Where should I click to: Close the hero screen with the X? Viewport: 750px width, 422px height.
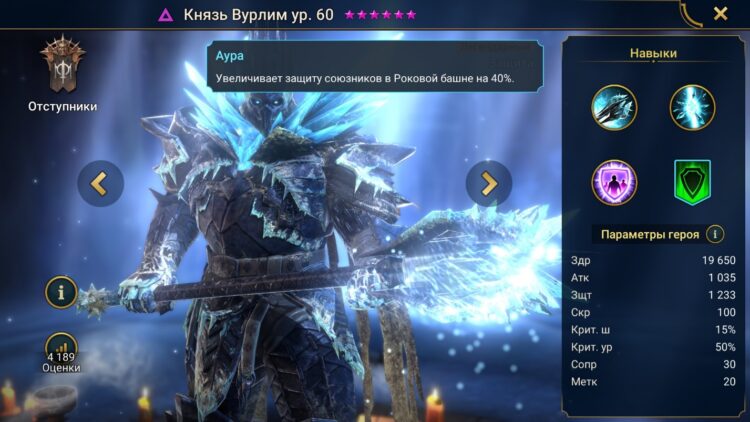click(x=720, y=14)
